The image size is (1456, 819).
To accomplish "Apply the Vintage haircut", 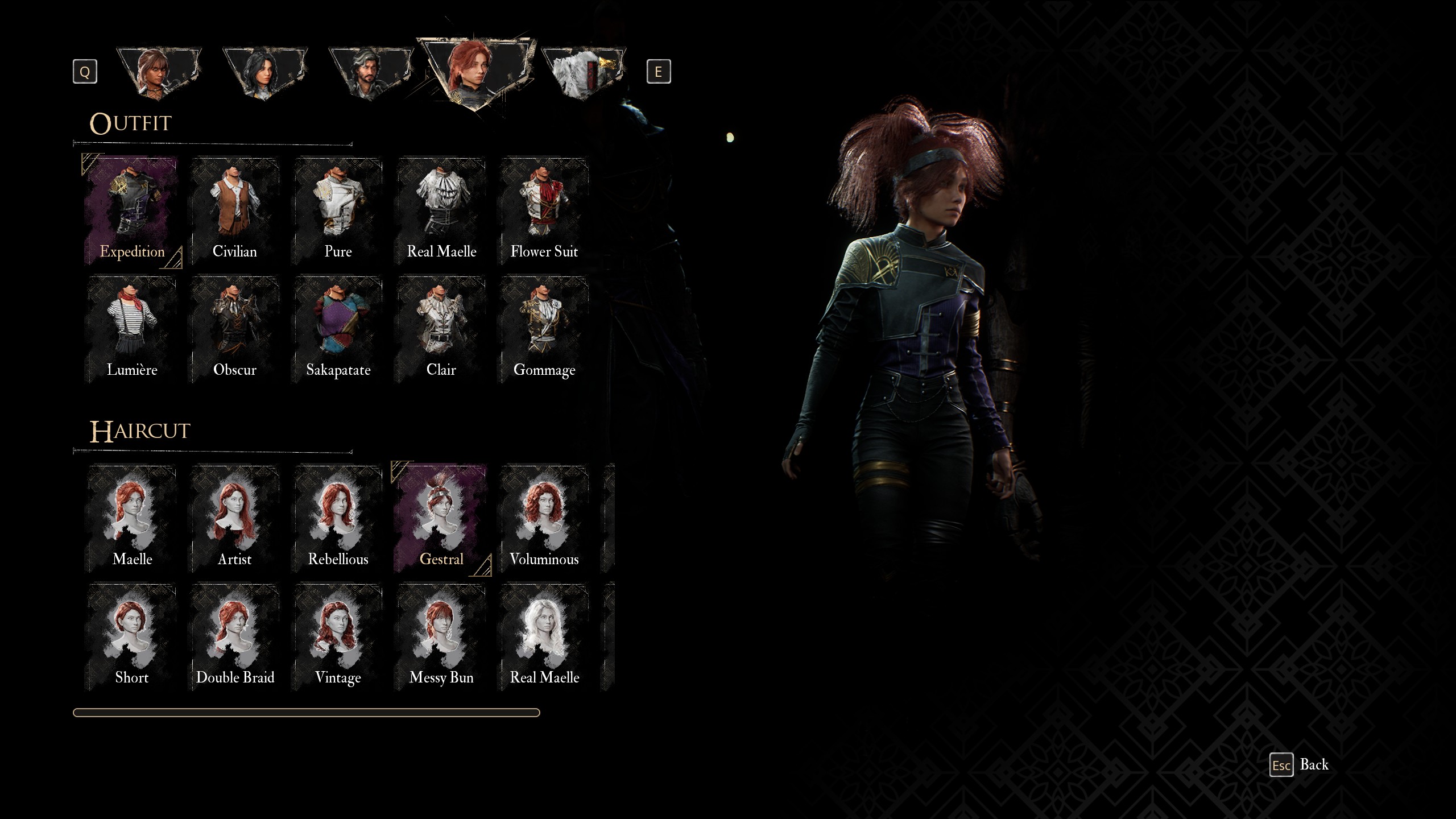I will pyautogui.click(x=338, y=637).
